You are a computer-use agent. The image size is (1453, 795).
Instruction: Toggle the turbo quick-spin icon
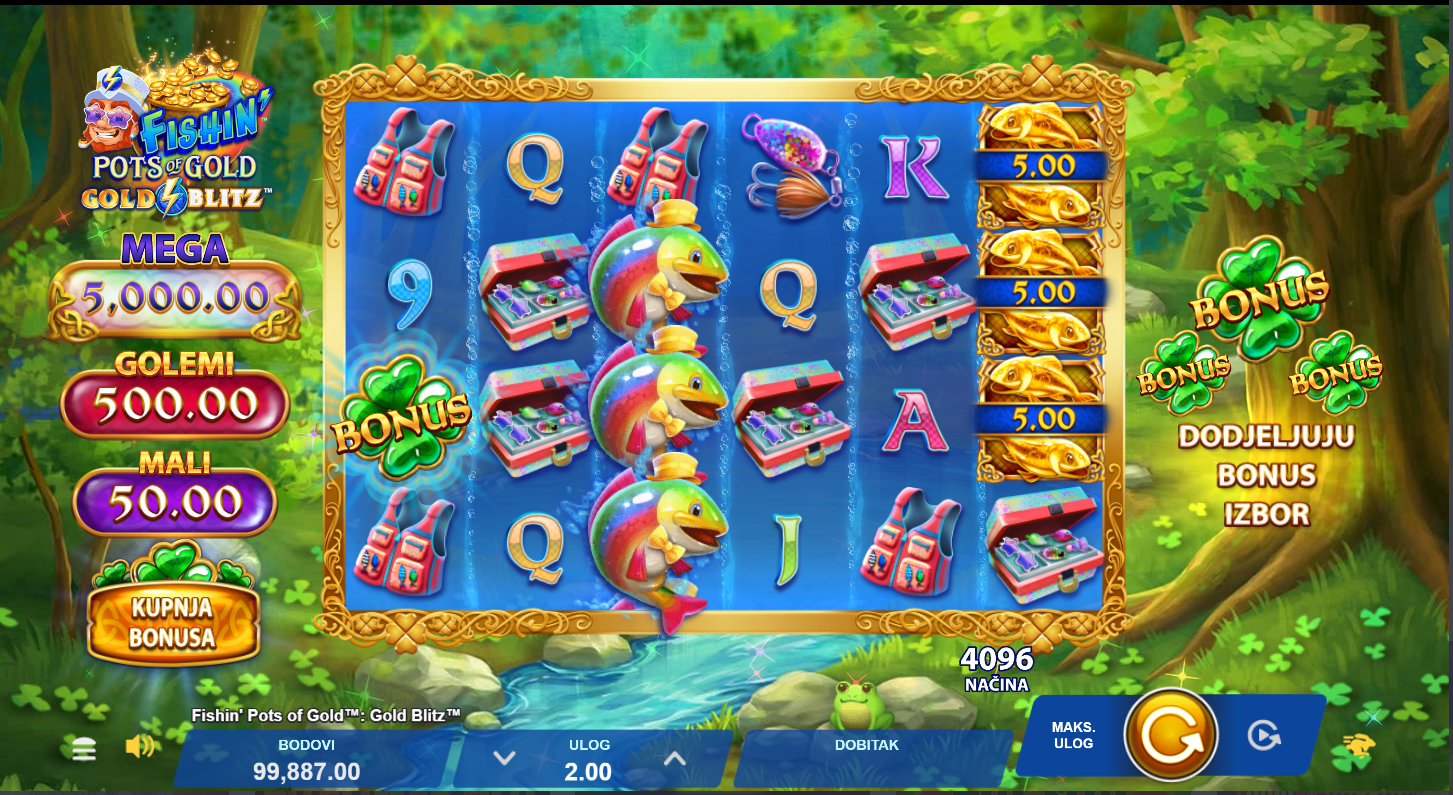click(1359, 745)
